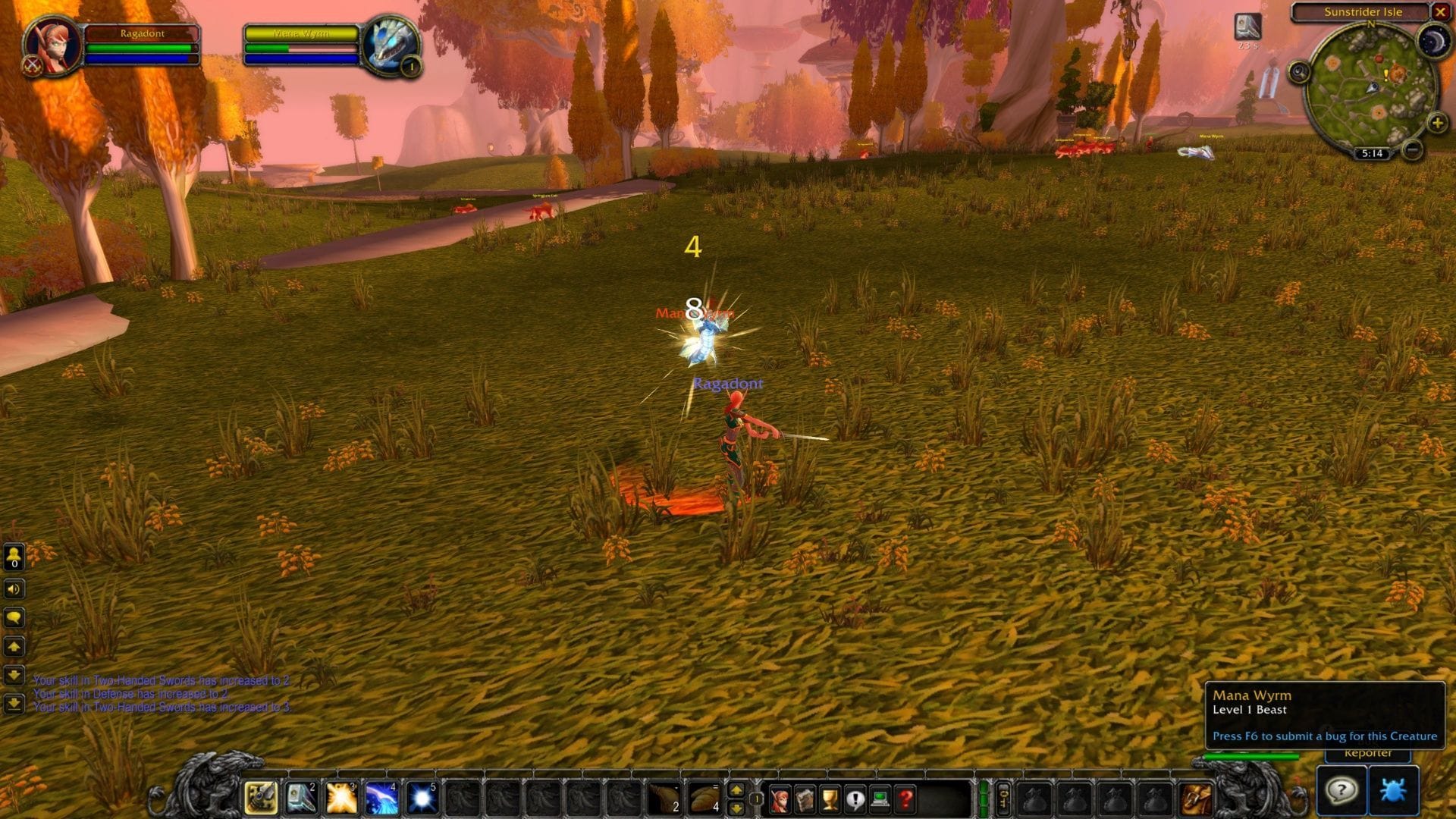Open your Character Info panel
The image size is (1456, 819).
780,799
